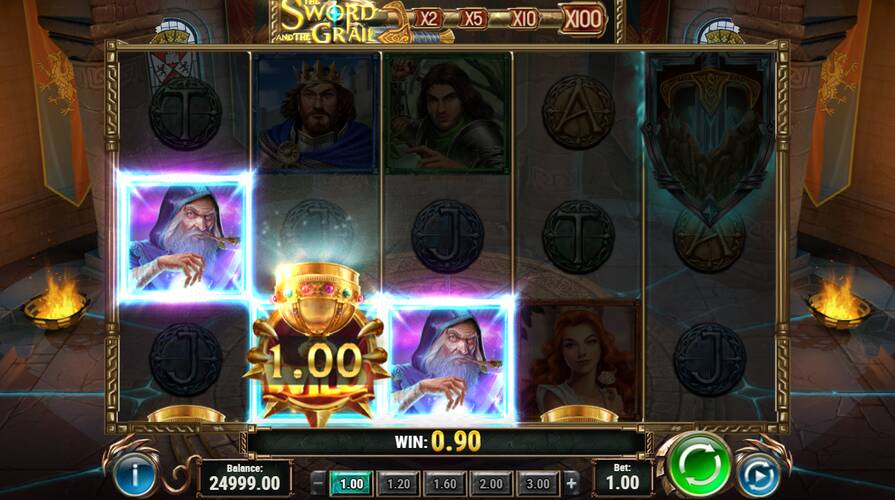Switch the bet to 3.00

pos(539,483)
